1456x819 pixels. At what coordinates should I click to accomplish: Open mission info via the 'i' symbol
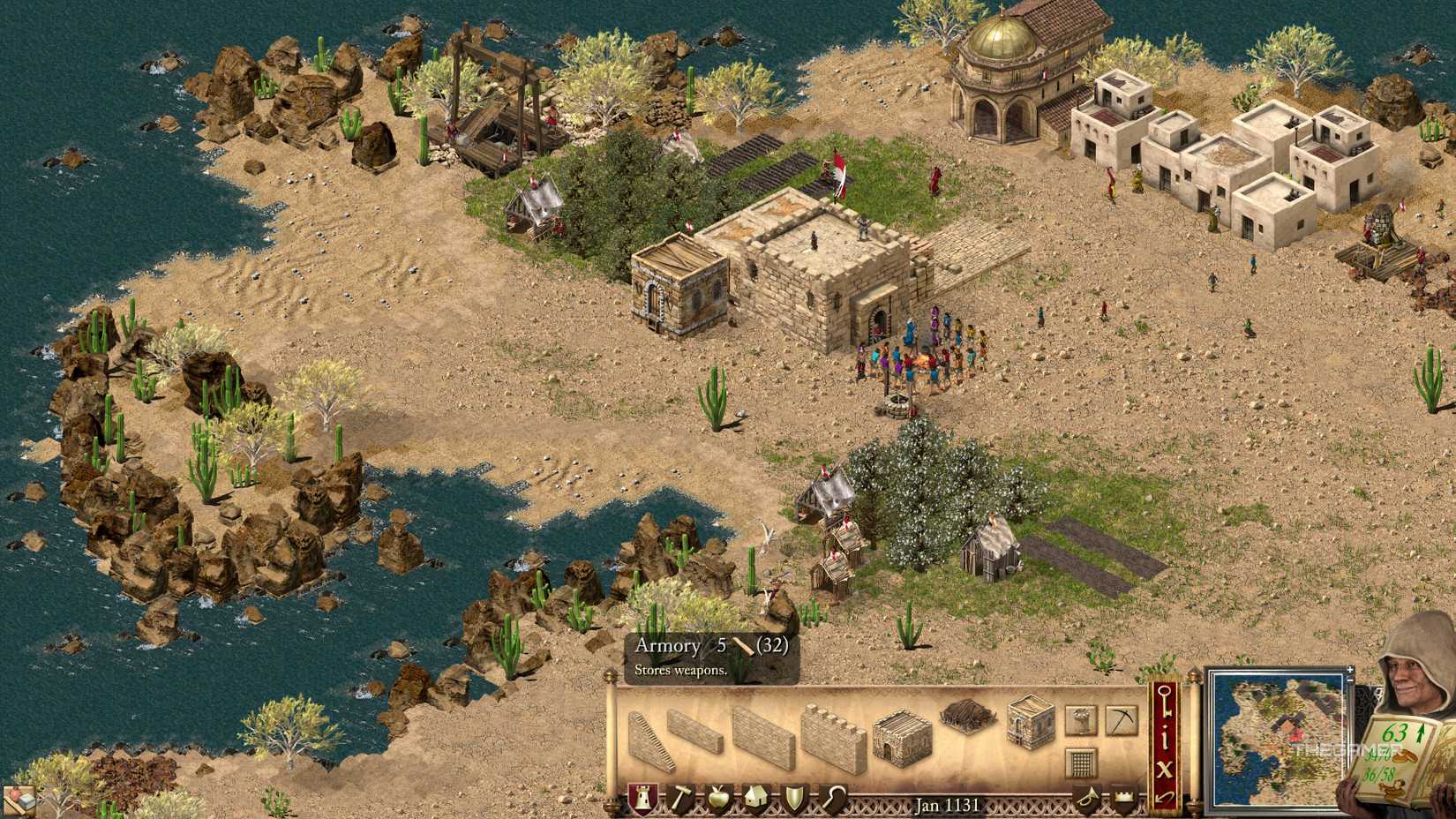(x=1166, y=737)
